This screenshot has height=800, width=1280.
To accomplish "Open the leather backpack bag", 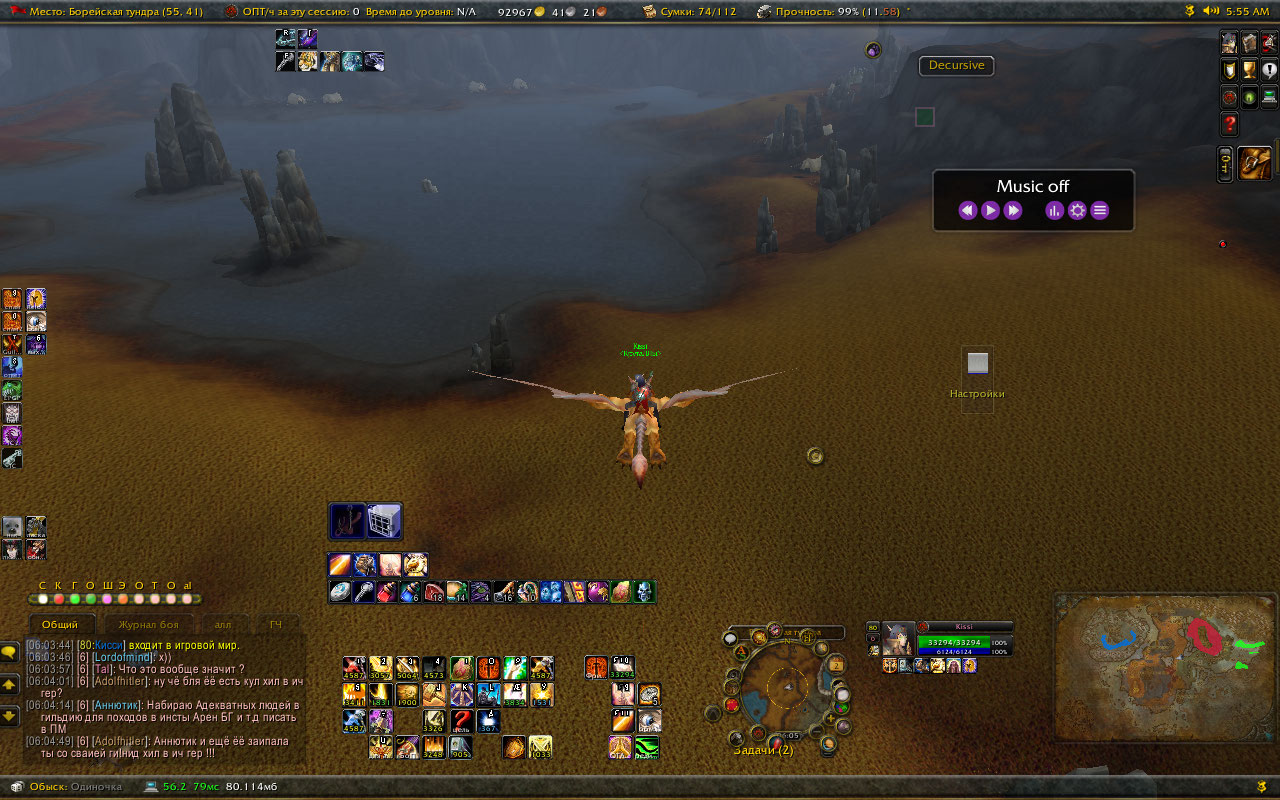I will (1255, 163).
